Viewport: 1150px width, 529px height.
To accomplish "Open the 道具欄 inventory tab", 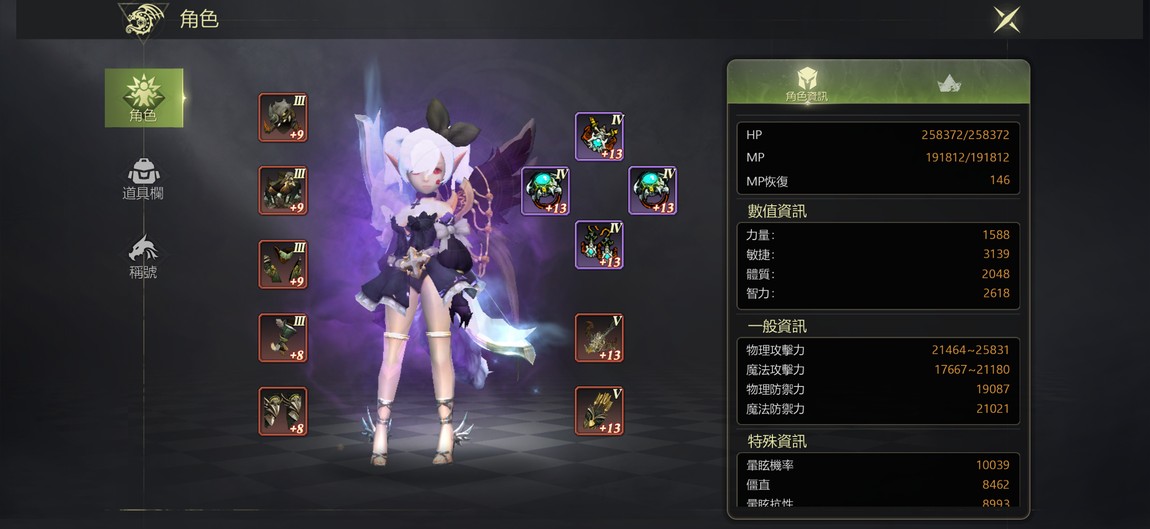I will pyautogui.click(x=143, y=179).
